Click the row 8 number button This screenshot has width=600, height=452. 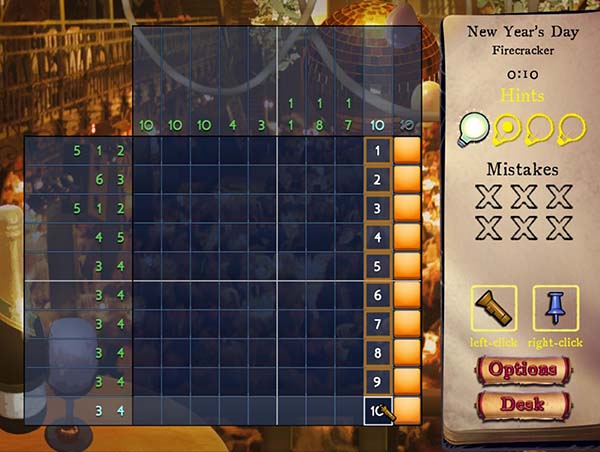point(377,353)
